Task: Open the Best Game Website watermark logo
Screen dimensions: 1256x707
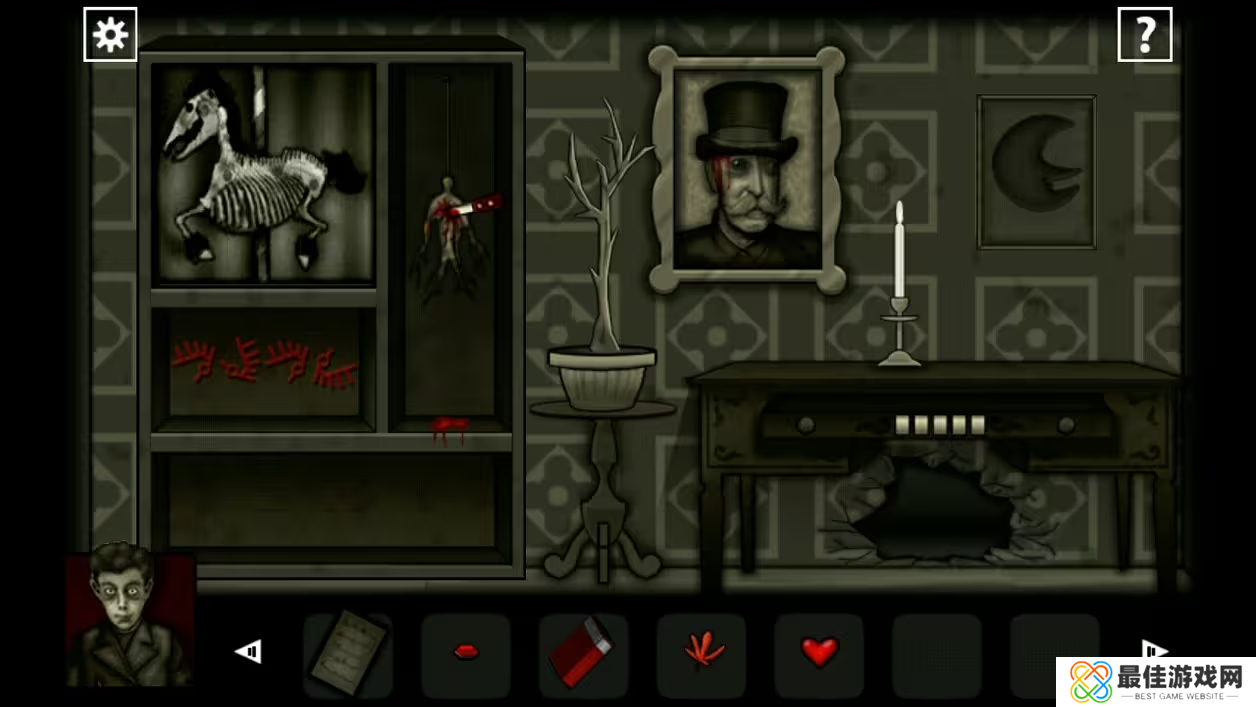Action: click(1155, 682)
